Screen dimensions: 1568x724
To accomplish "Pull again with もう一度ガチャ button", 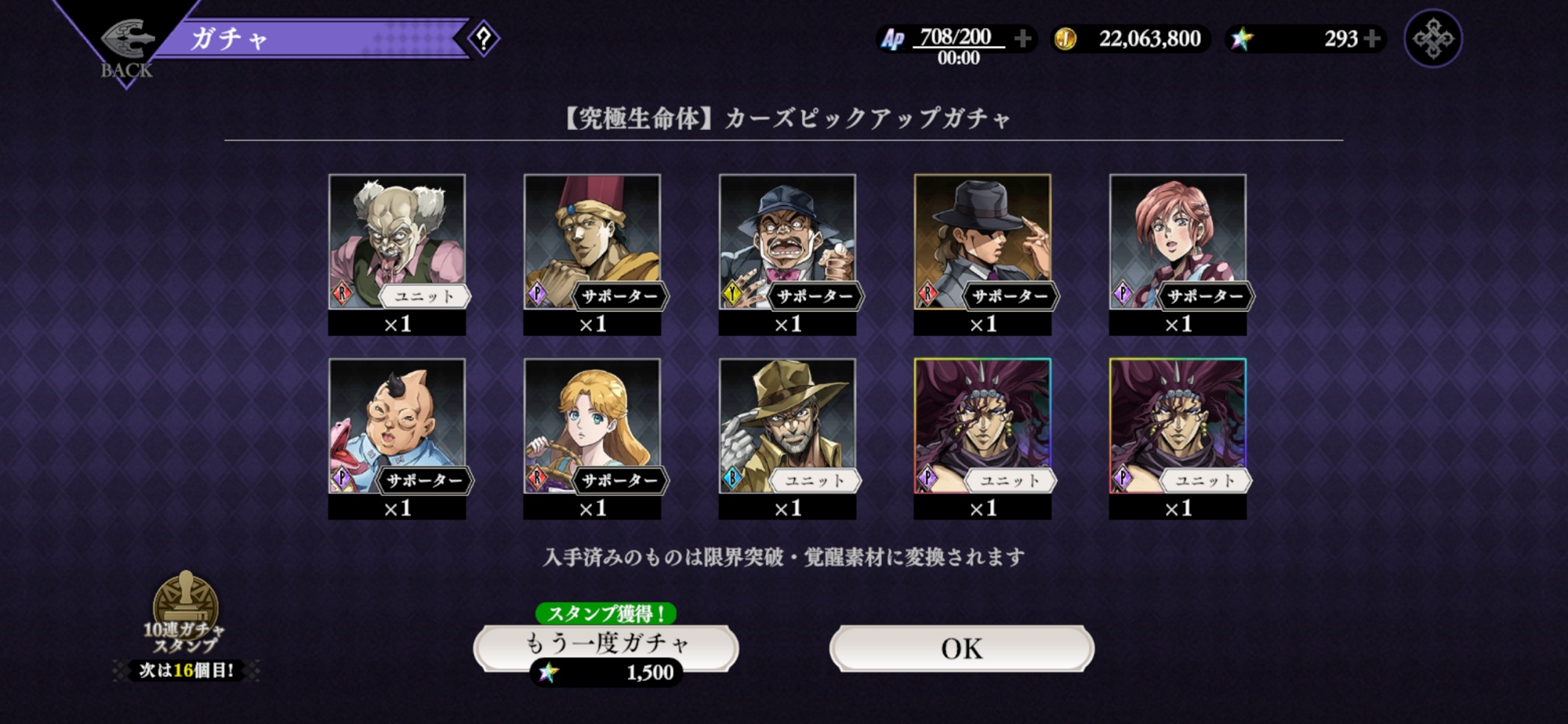I will [606, 646].
